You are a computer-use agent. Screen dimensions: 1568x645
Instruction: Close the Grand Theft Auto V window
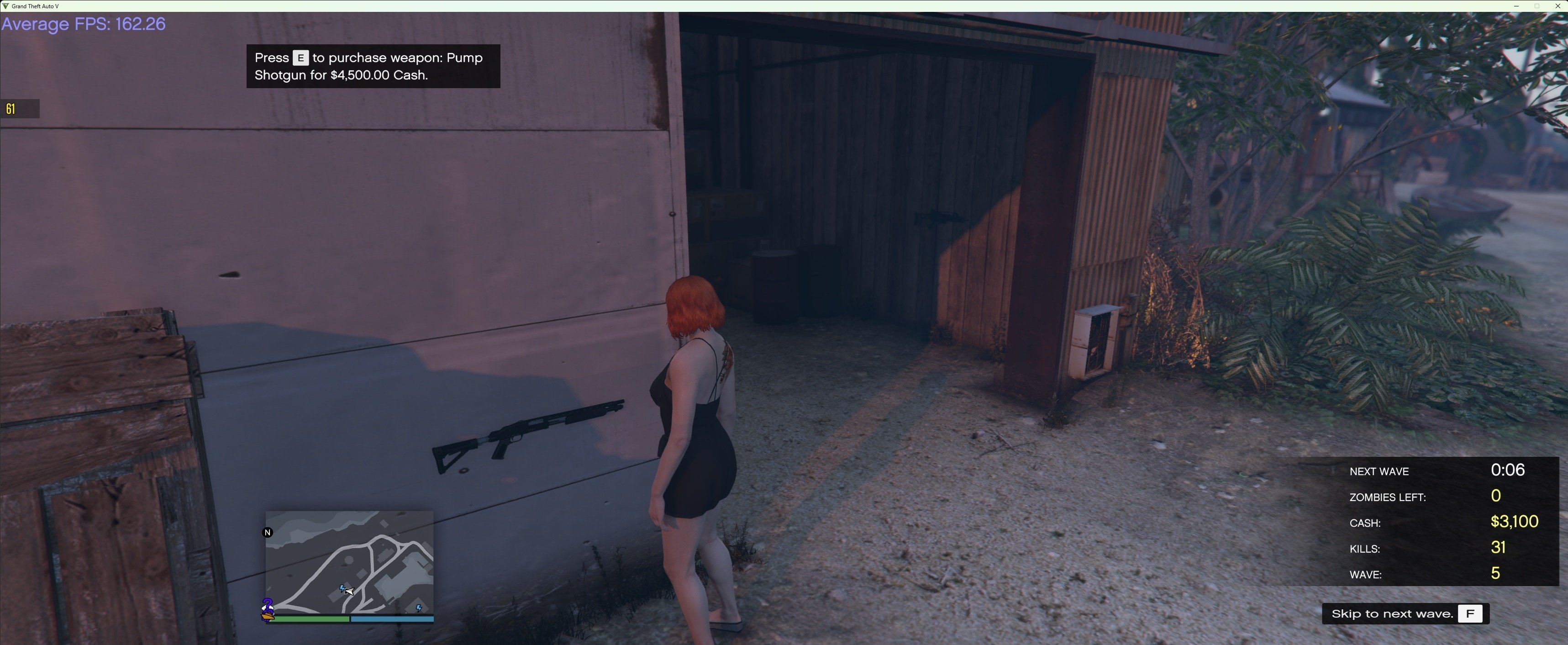click(1558, 6)
